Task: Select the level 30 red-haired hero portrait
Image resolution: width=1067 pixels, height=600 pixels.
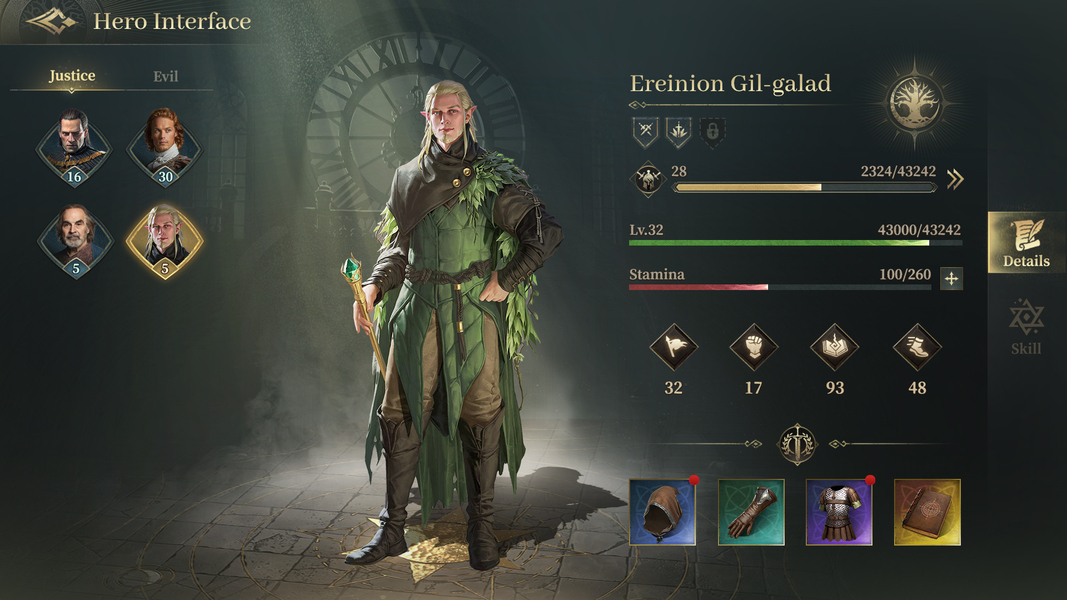Action: point(164,148)
